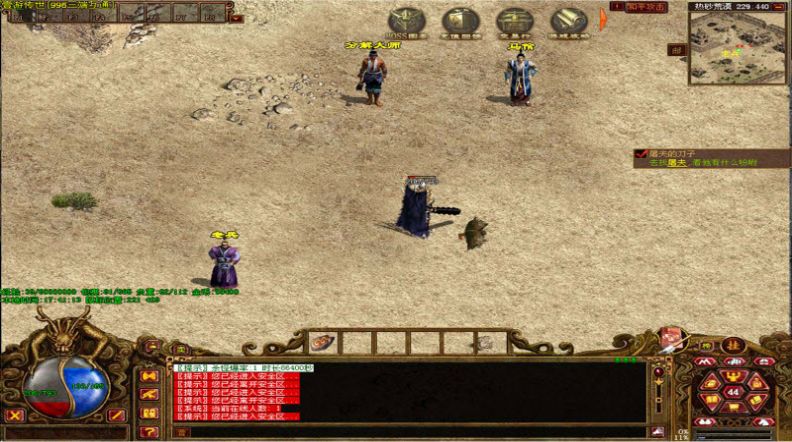The height and width of the screenshot is (442, 792).
Task: Open the scroll-shaped round icon at top
Action: click(x=568, y=22)
